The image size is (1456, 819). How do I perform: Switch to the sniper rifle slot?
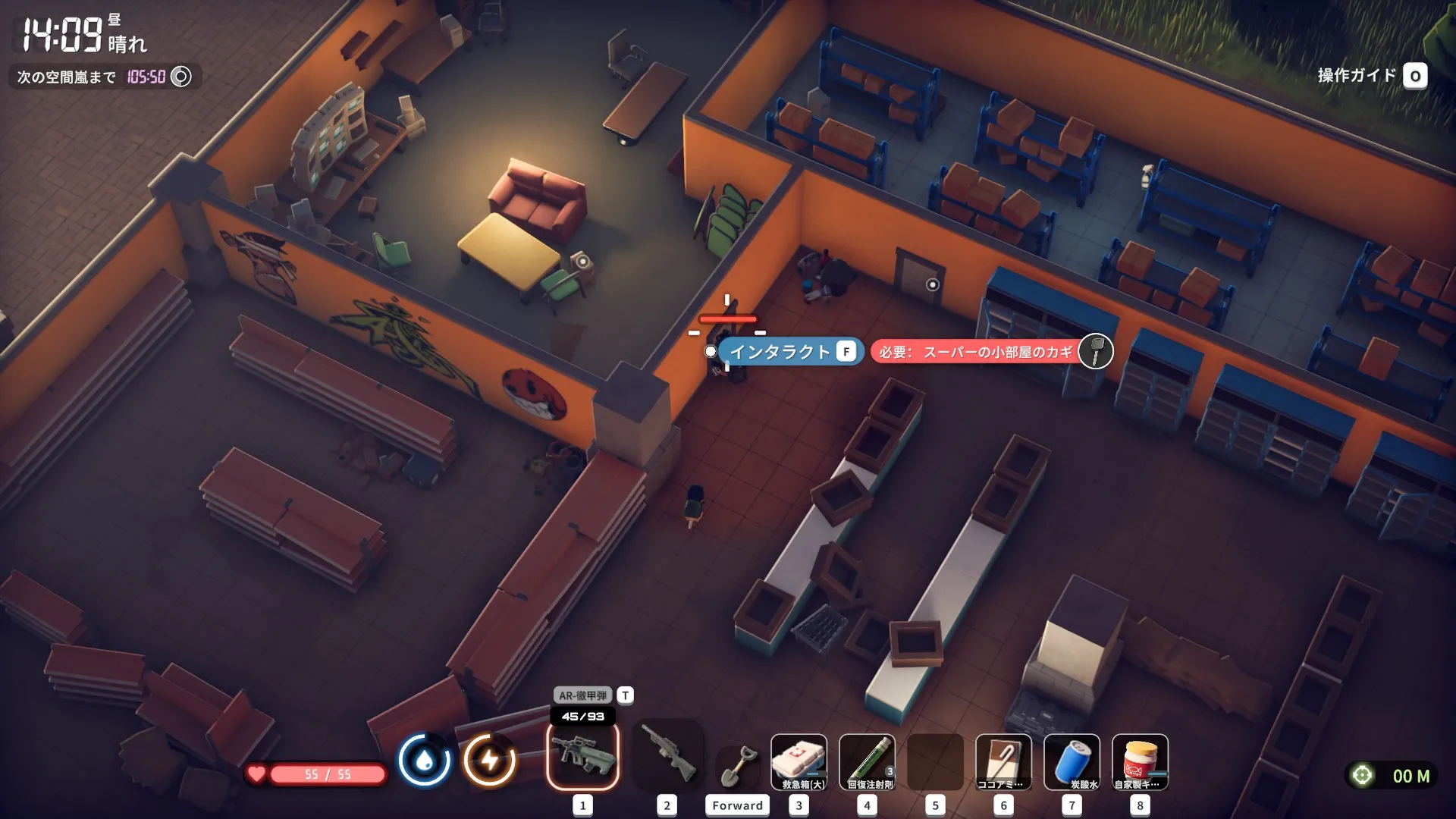667,755
